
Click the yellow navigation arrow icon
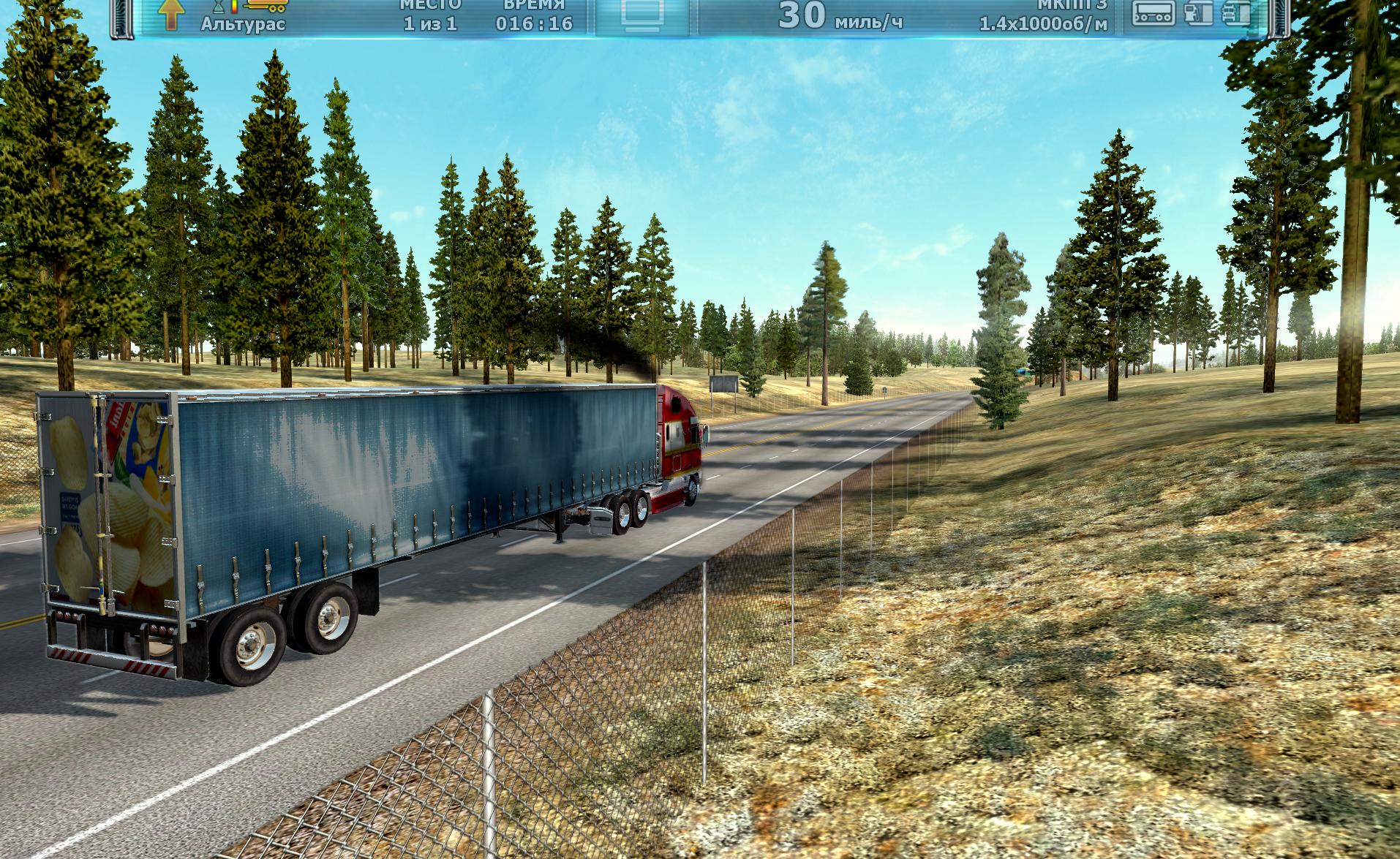170,15
